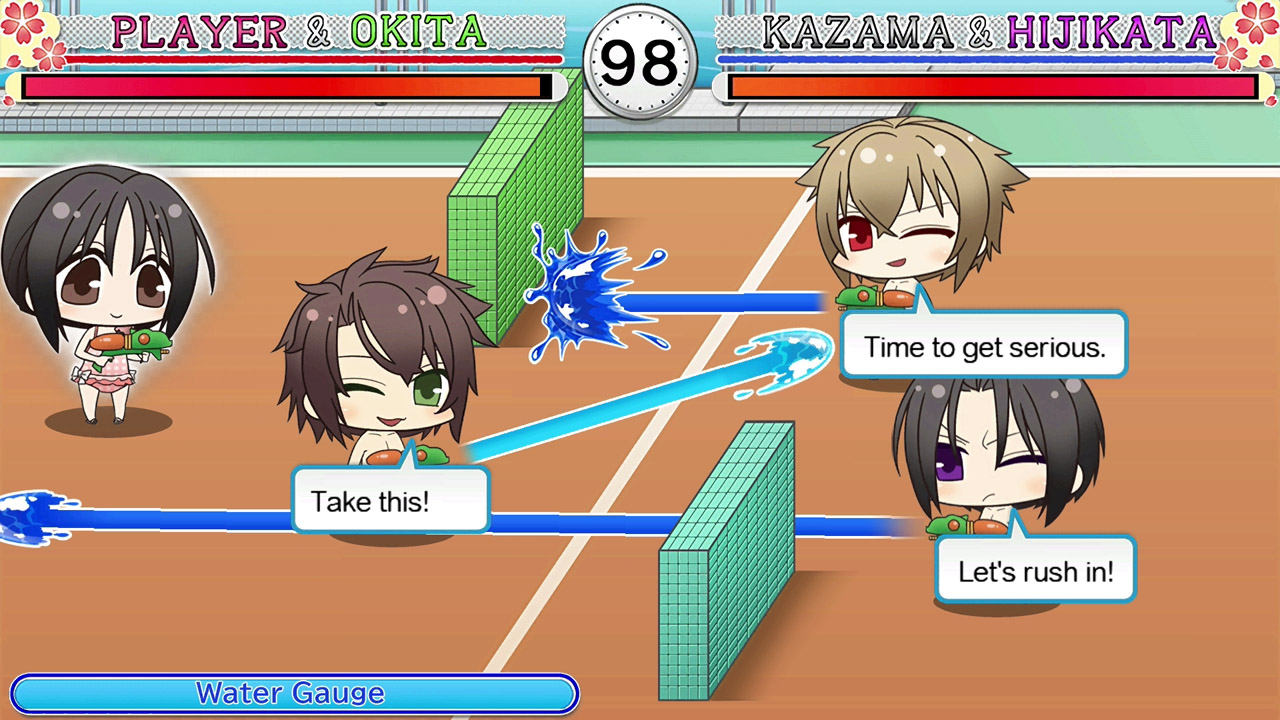Click the Water Gauge at the bottom
Image resolution: width=1280 pixels, height=720 pixels.
[293, 693]
